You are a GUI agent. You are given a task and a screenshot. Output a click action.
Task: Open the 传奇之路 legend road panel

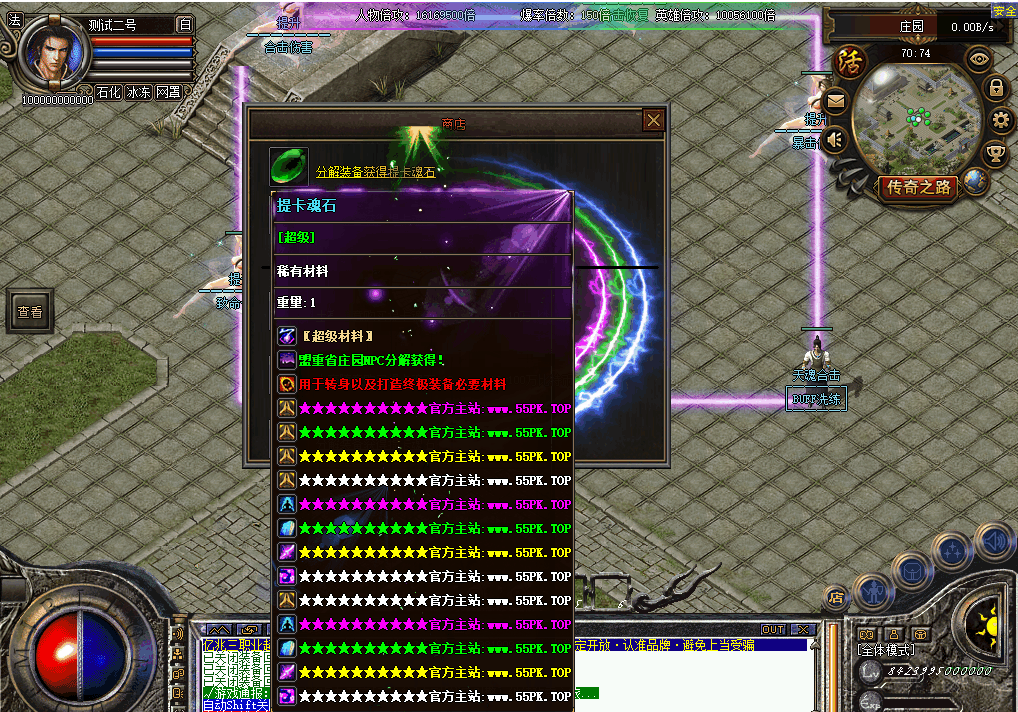pos(917,187)
